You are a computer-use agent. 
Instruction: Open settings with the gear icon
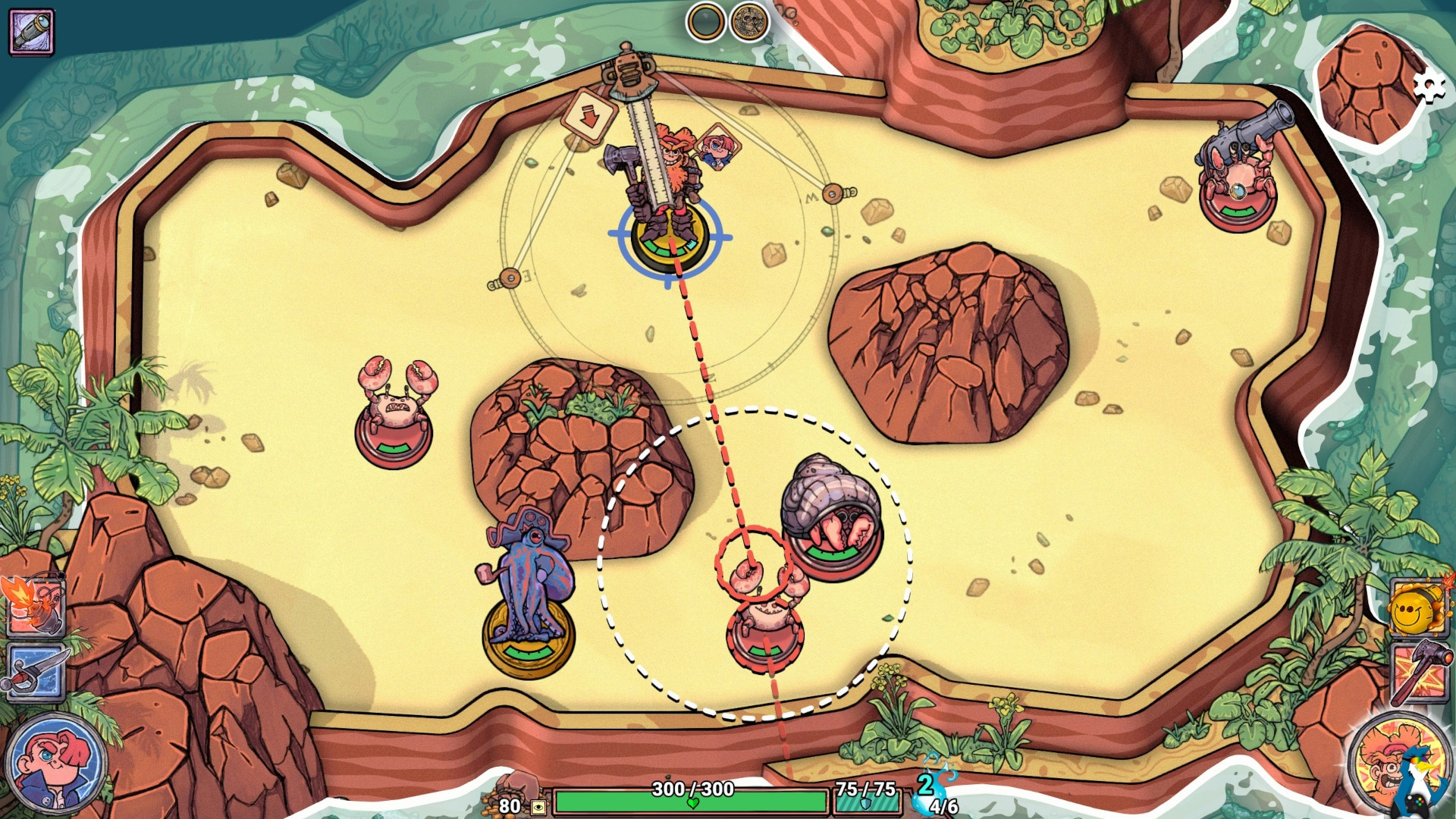tap(1429, 86)
